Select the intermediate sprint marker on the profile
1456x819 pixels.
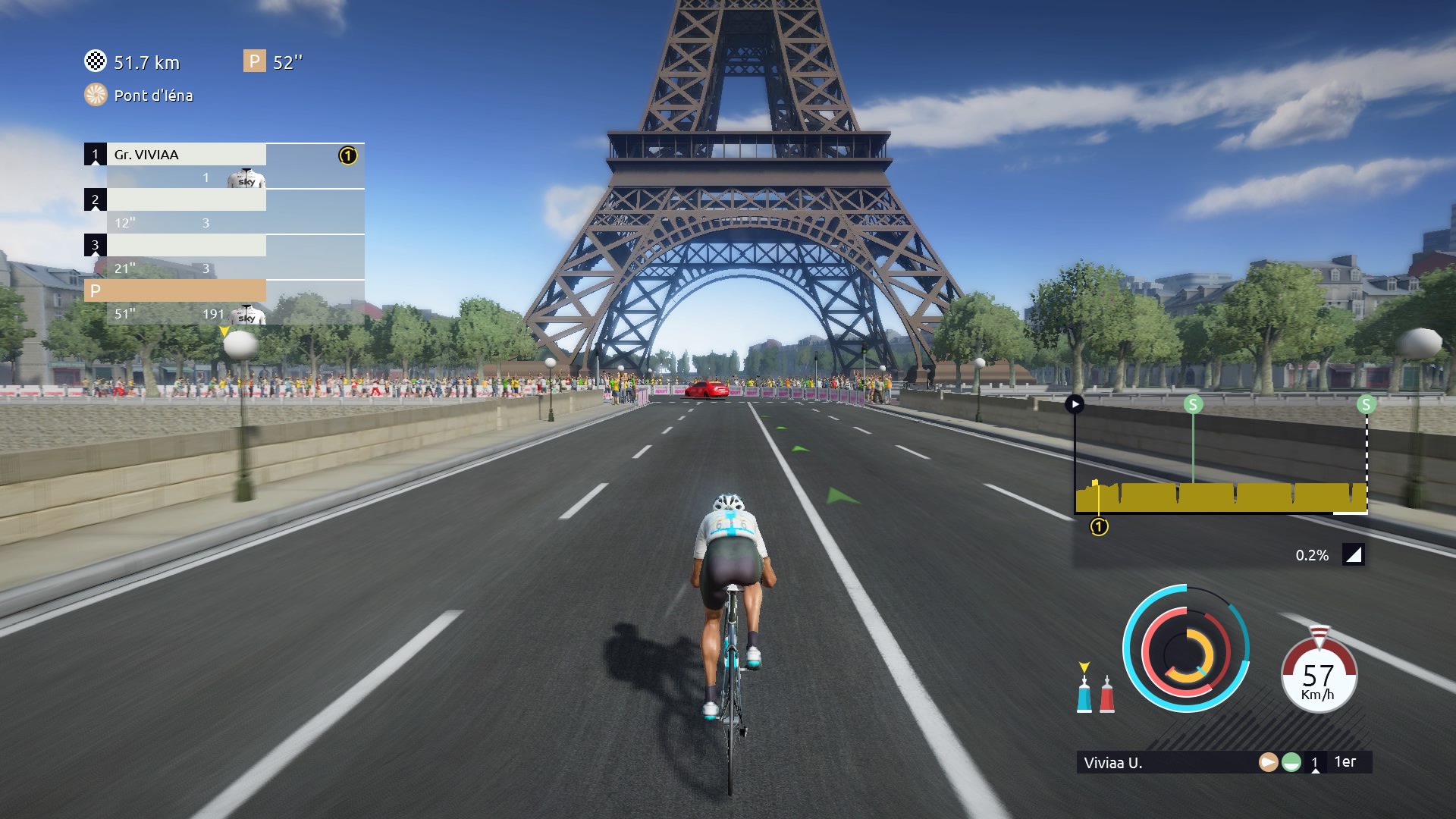(1193, 404)
